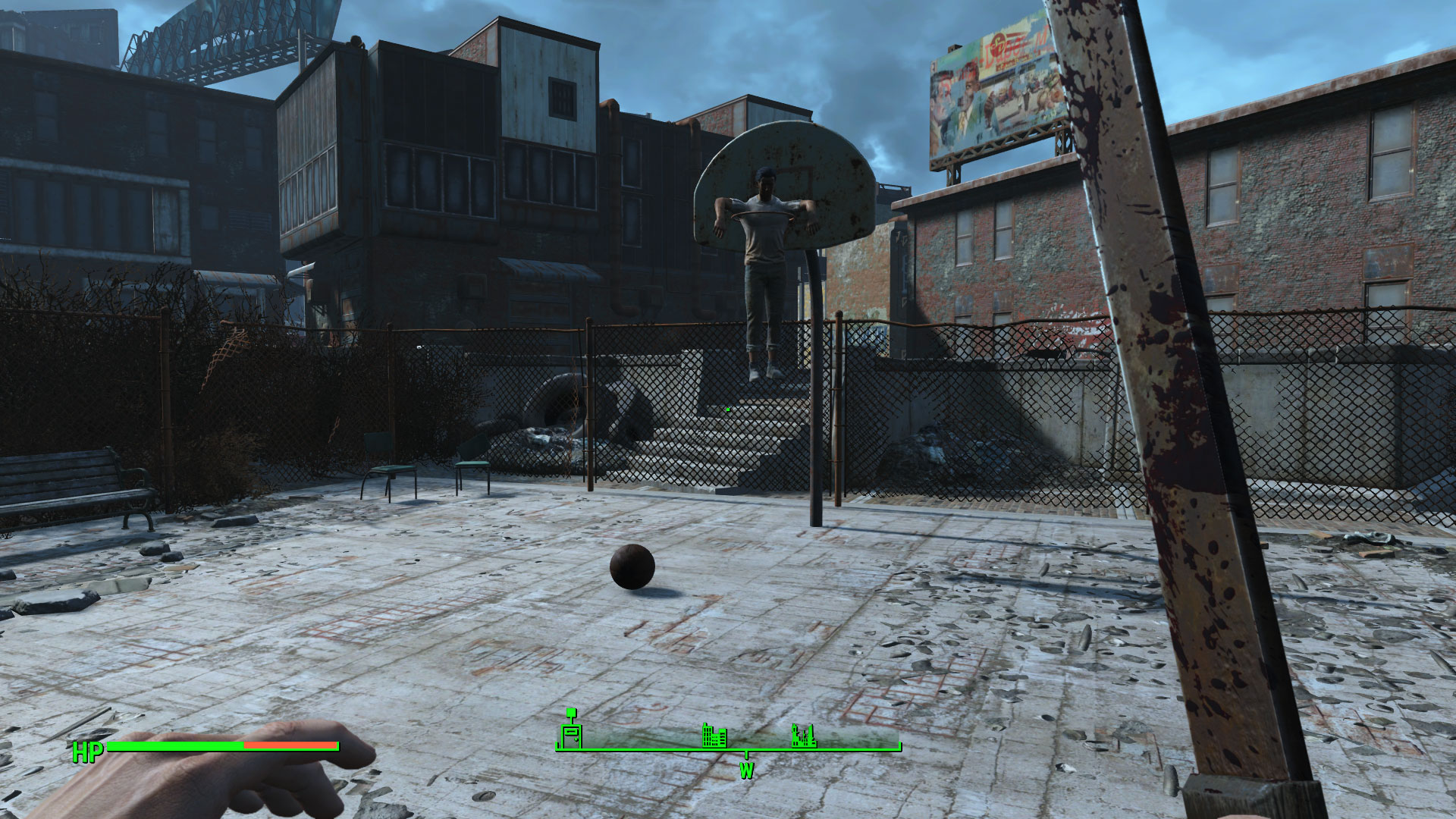Screen dimensions: 1456x819
Task: Click the door marker on the compass
Action: coord(570,733)
